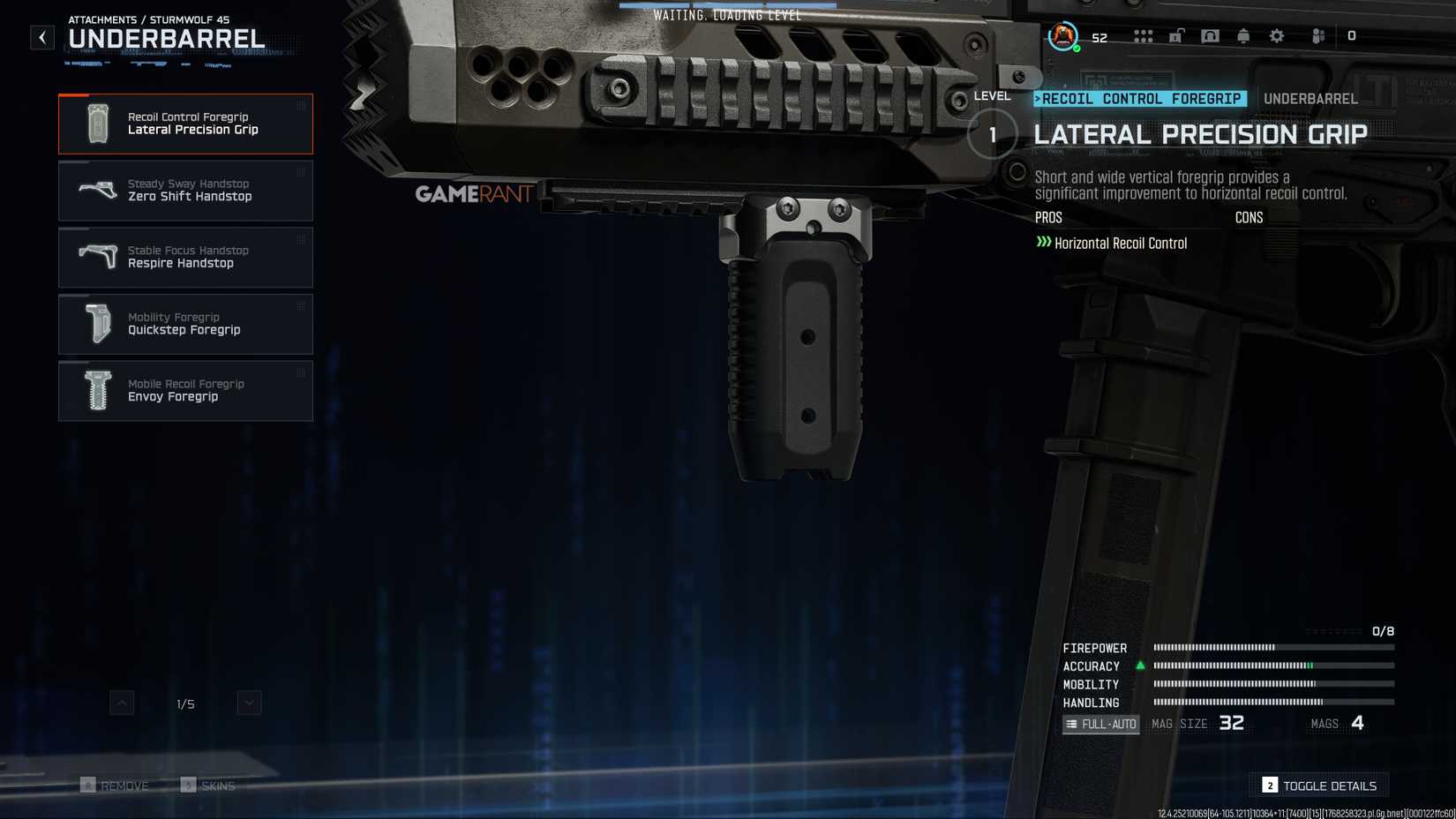Screen dimensions: 1456x819
Task: Click the Zero Shift Handstop attachment thumbnail
Action: 99,190
